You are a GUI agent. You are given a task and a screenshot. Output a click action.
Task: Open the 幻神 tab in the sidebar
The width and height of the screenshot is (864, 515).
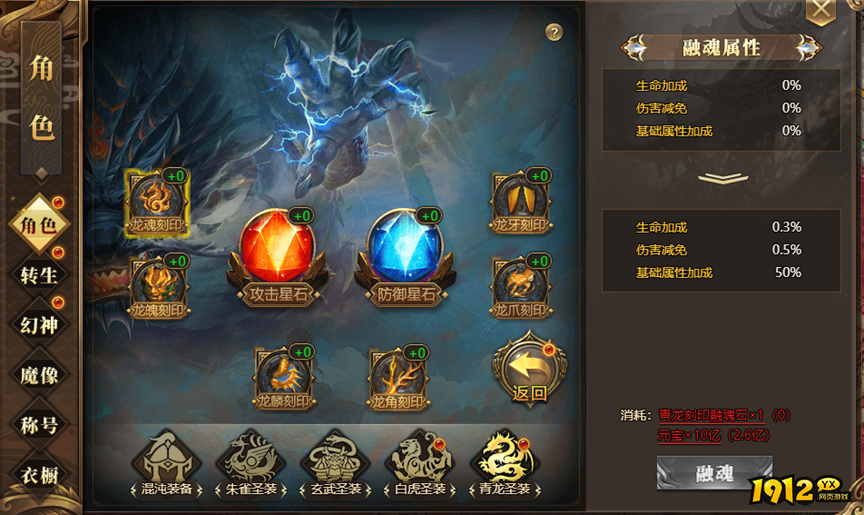40,325
